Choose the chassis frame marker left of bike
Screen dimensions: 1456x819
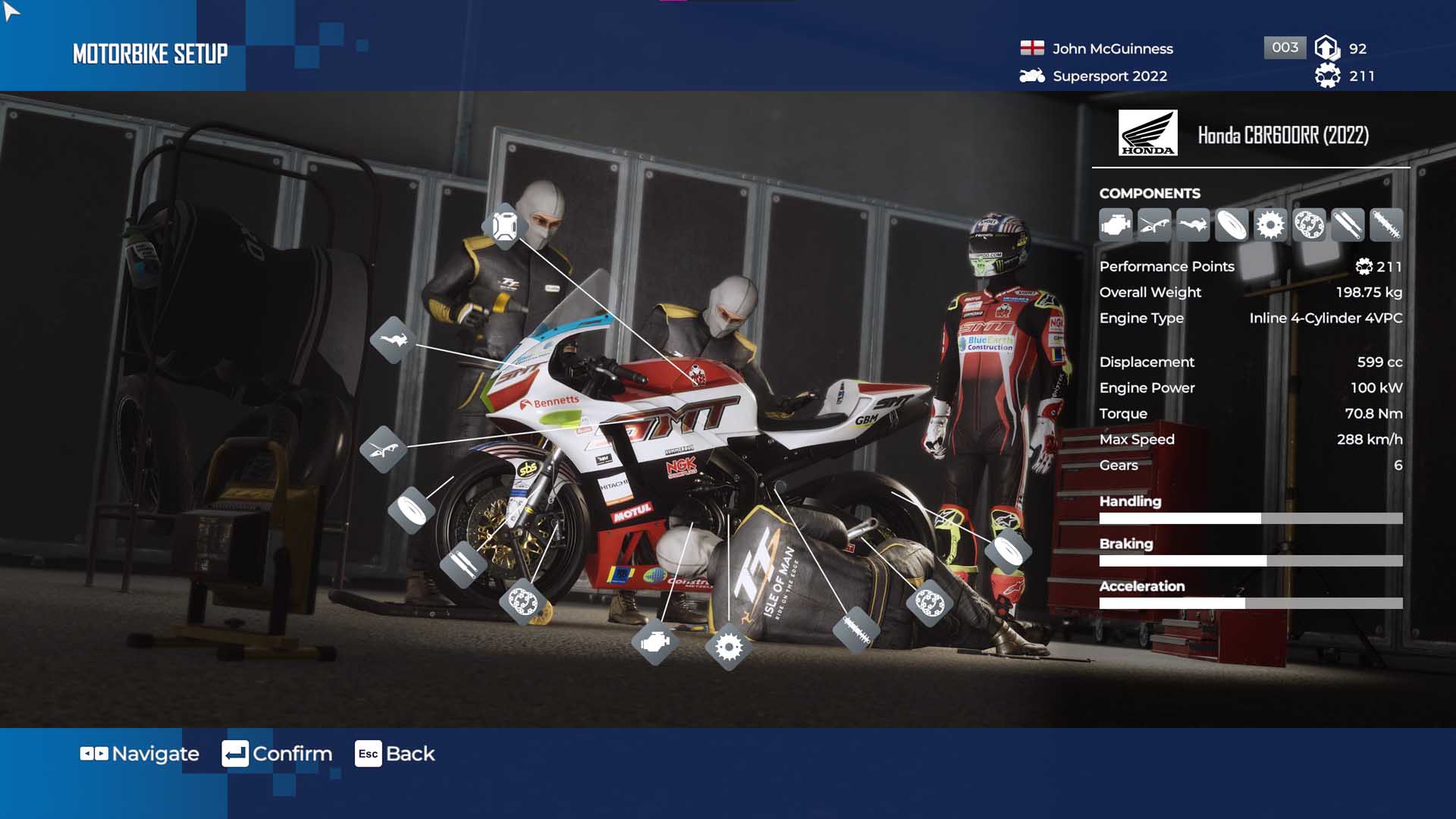[x=383, y=450]
